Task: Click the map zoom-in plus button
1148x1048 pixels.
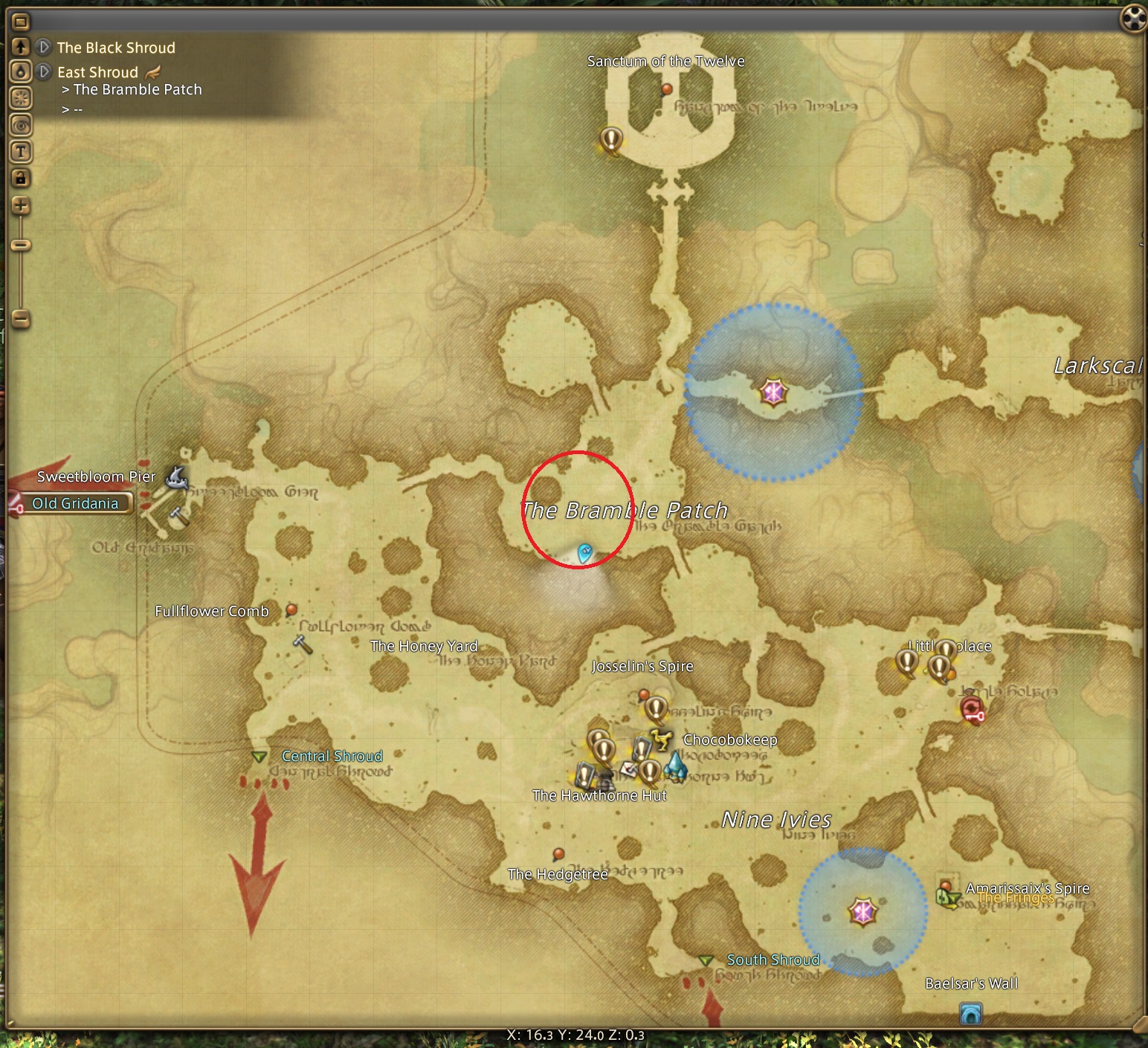Action: pos(21,206)
